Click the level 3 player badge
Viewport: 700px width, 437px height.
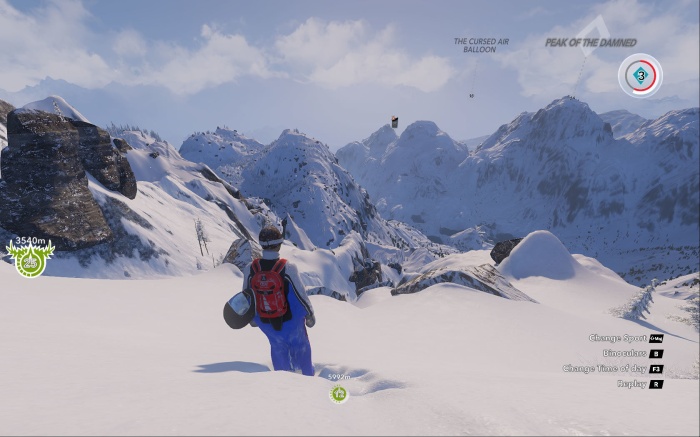click(x=640, y=75)
